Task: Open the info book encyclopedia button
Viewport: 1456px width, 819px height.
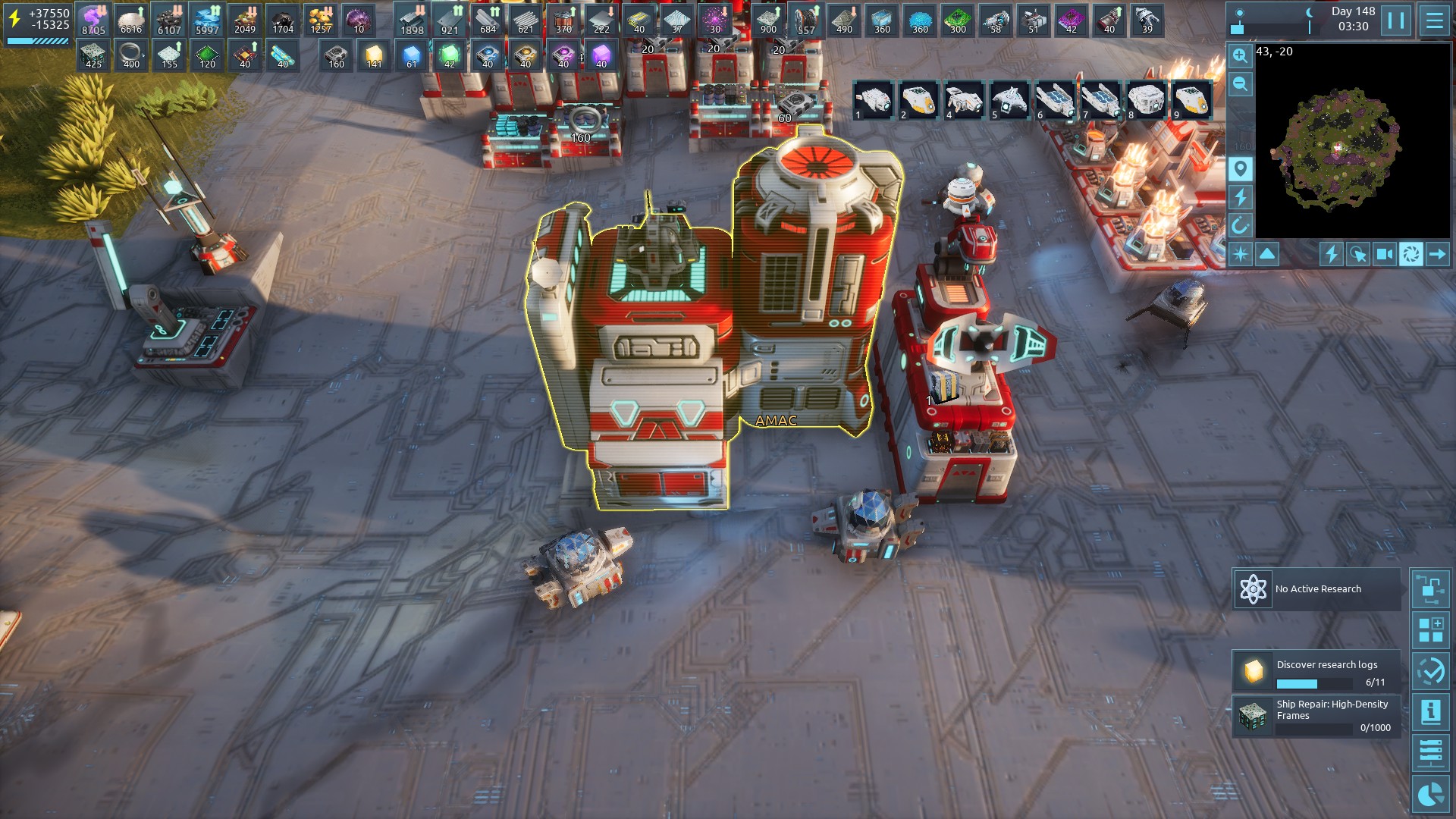Action: click(x=1430, y=711)
